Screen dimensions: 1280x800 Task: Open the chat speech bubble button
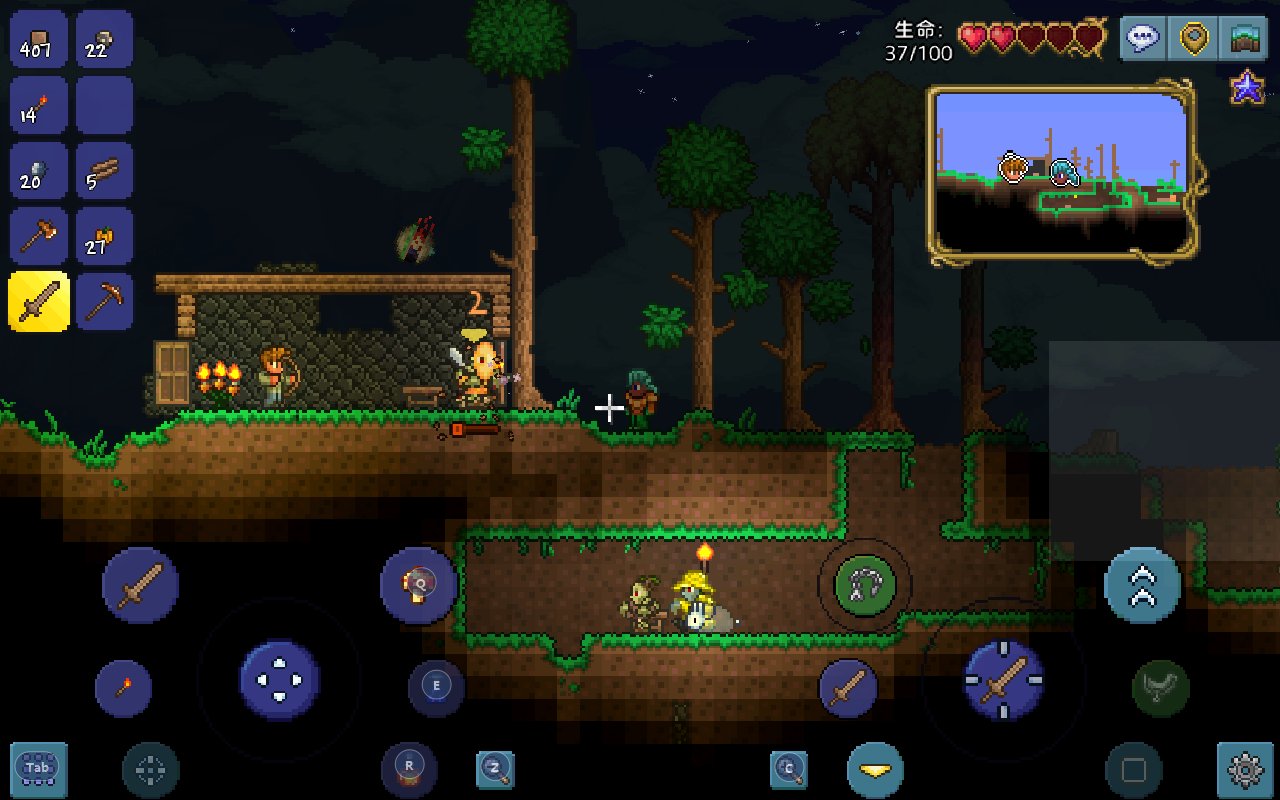1143,38
